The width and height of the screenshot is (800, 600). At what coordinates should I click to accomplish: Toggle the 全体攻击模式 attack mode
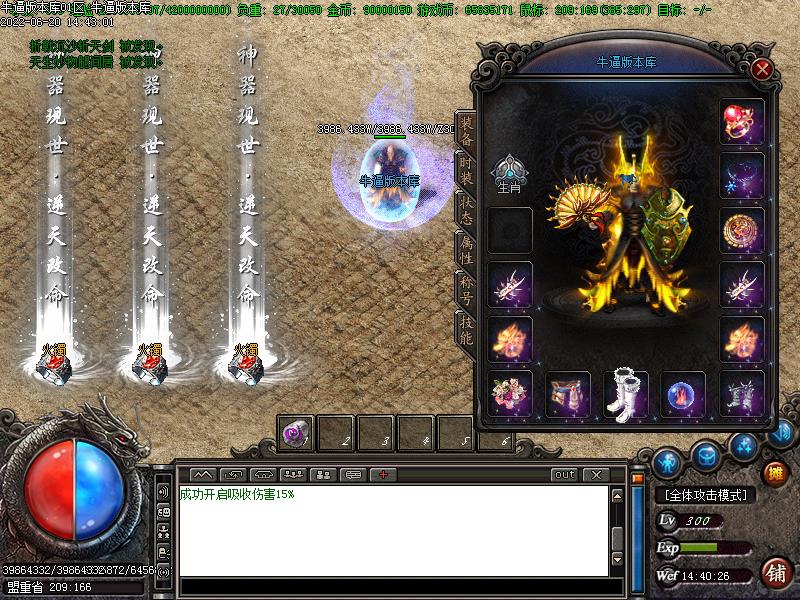[x=705, y=495]
